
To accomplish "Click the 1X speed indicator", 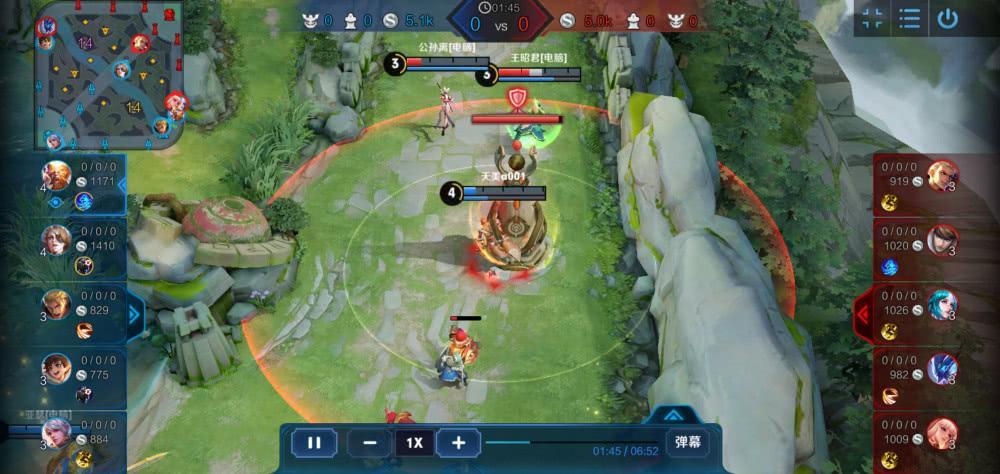I will coord(414,442).
